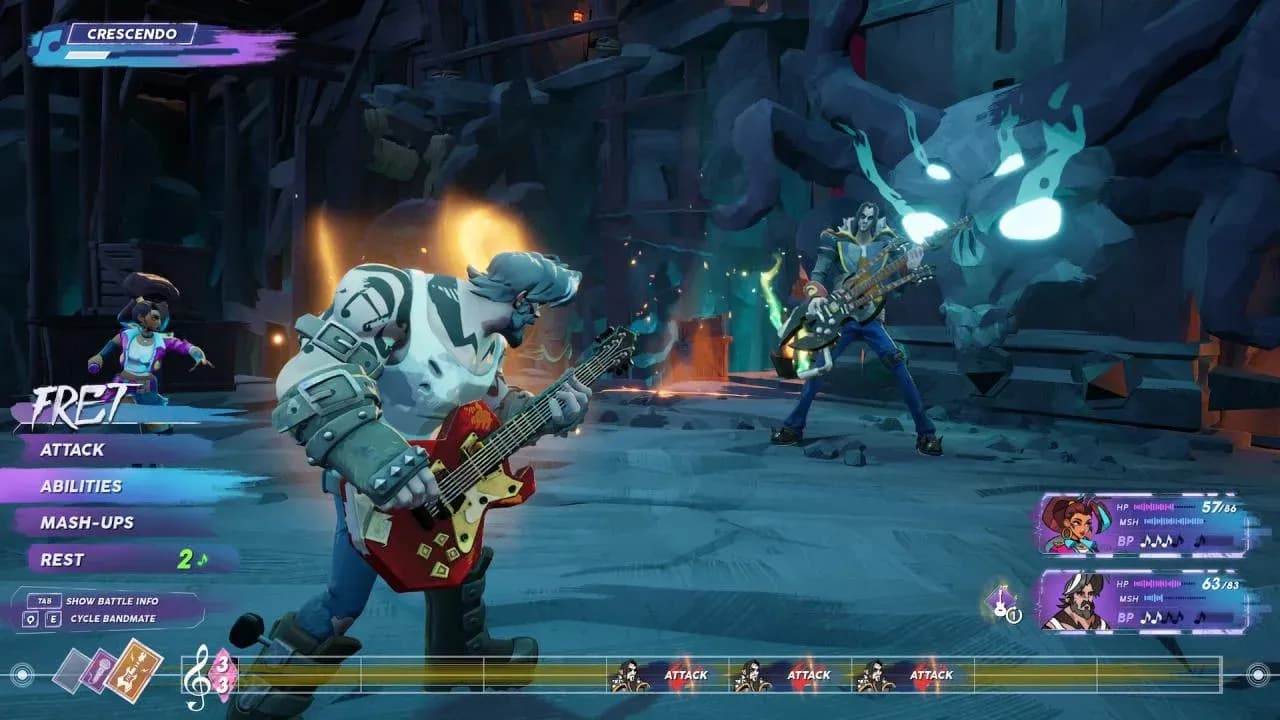This screenshot has width=1280, height=720.
Task: Click the 3/3 time signature marker
Action: click(x=223, y=675)
